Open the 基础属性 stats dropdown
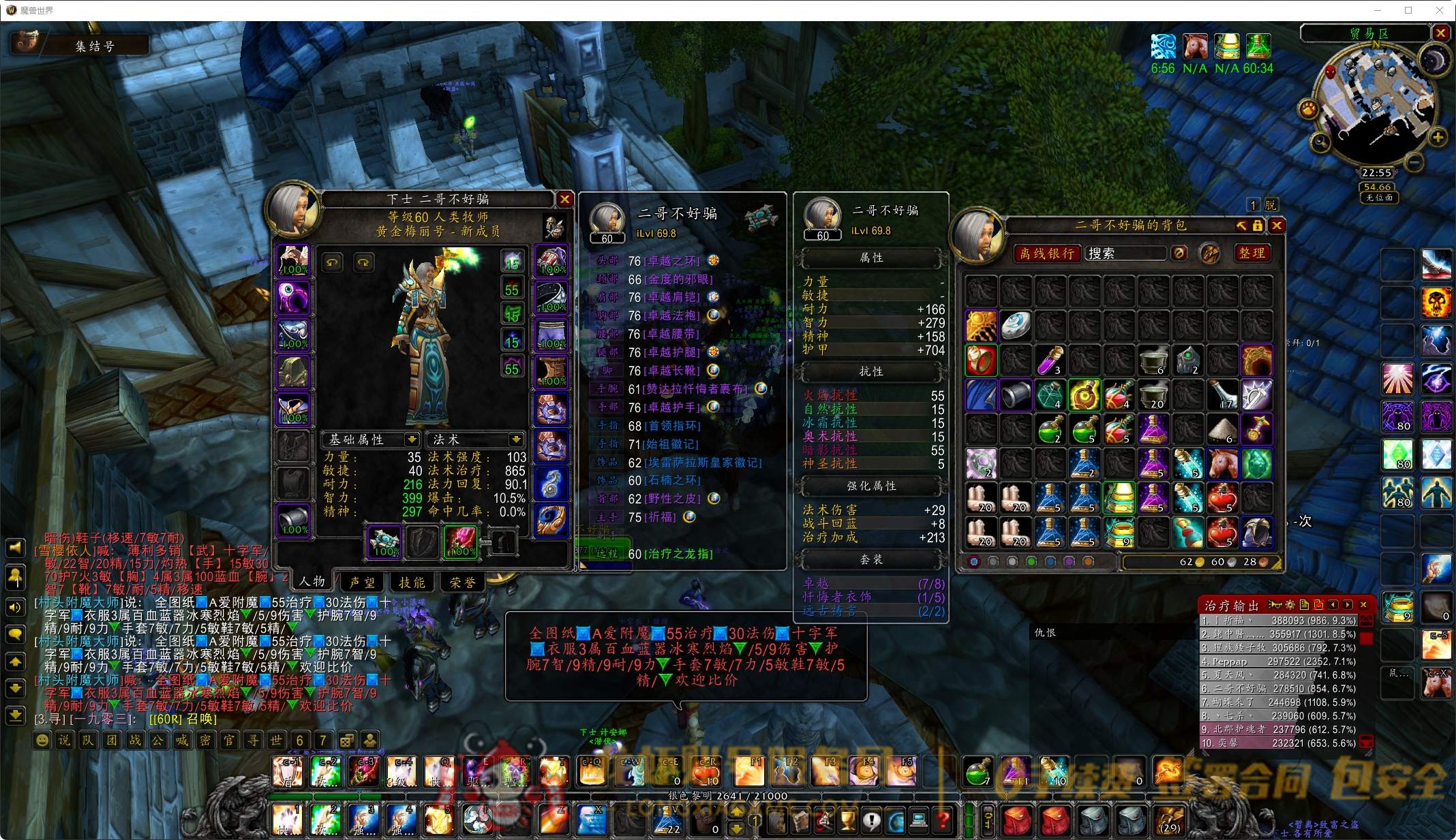Image resolution: width=1456 pixels, height=840 pixels. point(411,439)
